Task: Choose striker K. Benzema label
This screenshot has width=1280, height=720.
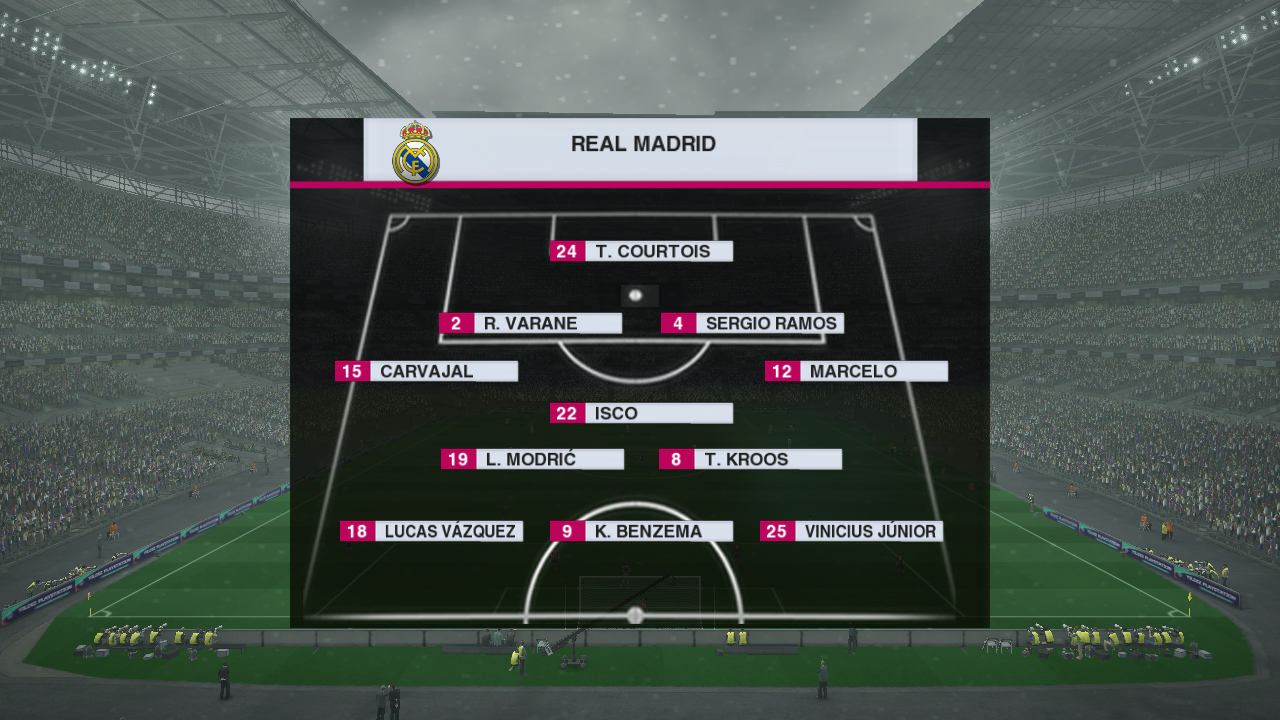Action: [x=641, y=531]
